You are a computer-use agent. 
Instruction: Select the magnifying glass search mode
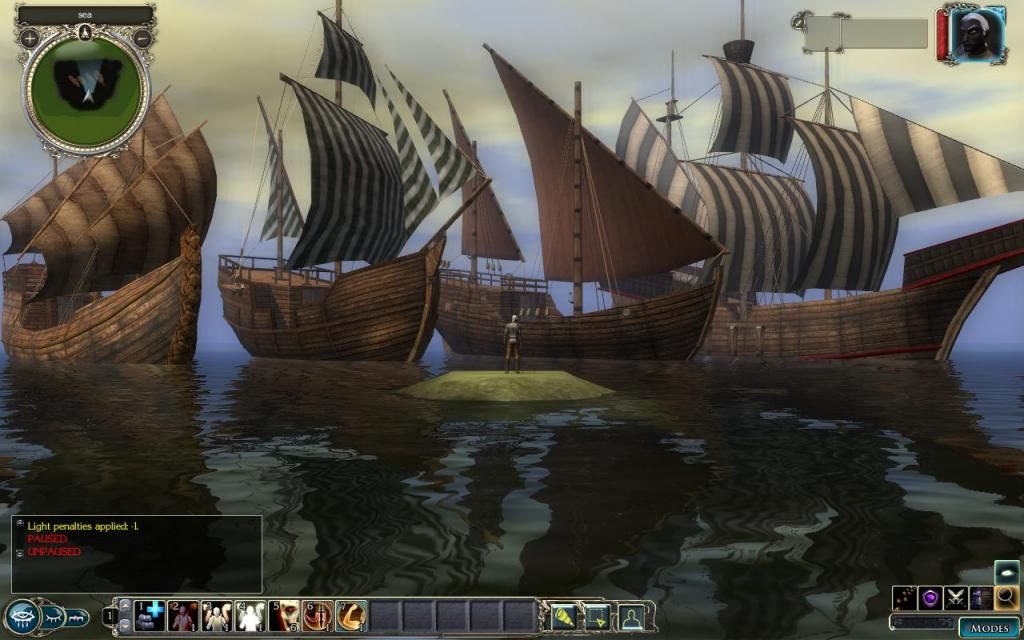coord(1006,598)
